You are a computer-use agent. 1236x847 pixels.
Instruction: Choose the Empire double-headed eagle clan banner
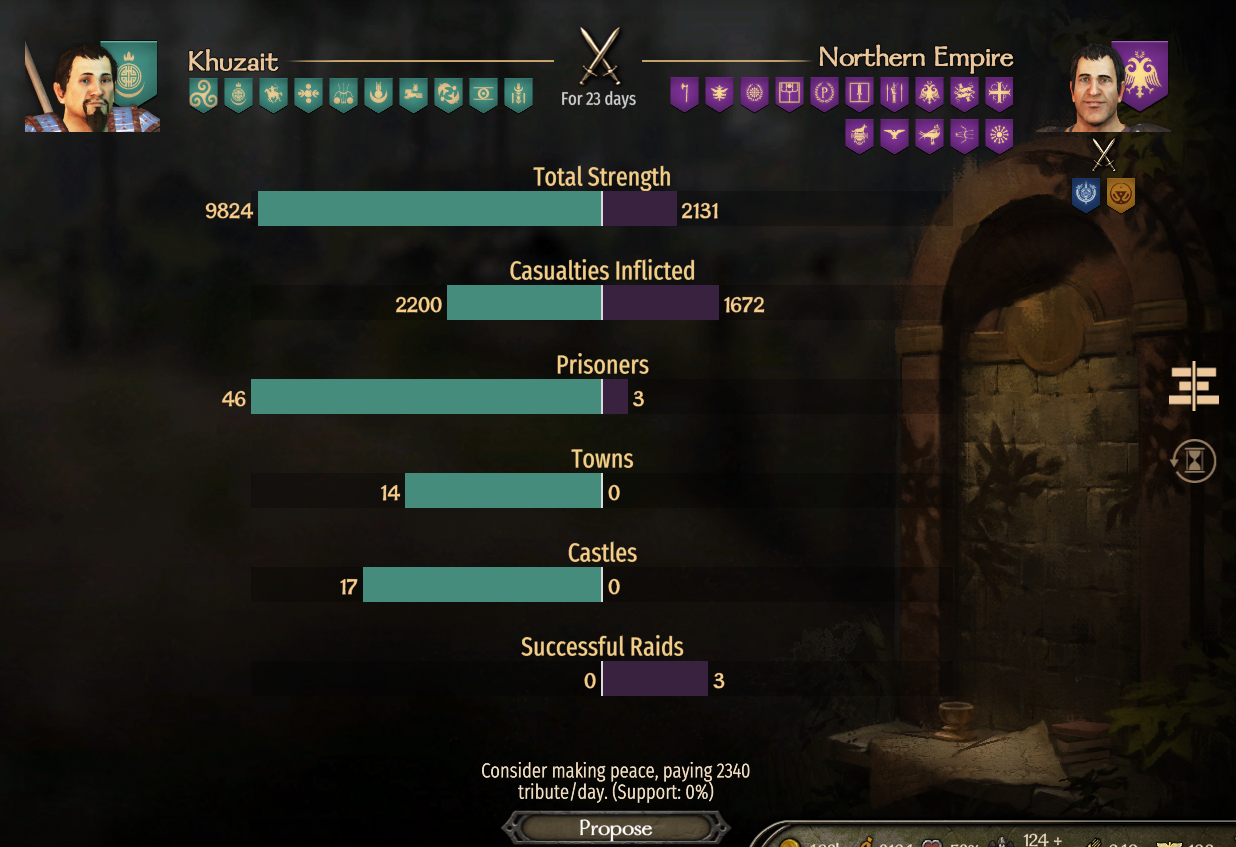tap(930, 94)
